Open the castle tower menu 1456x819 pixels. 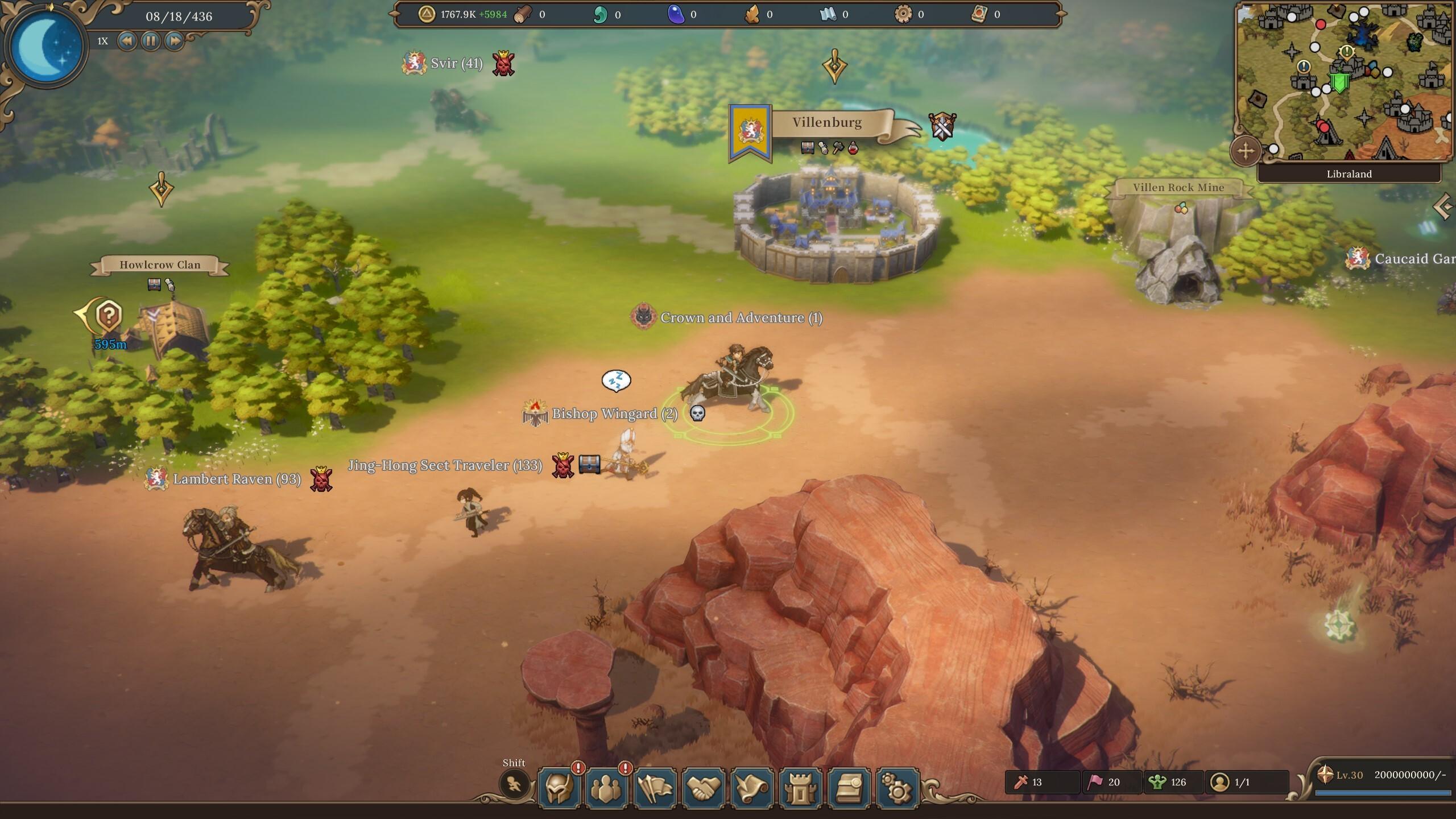click(800, 788)
